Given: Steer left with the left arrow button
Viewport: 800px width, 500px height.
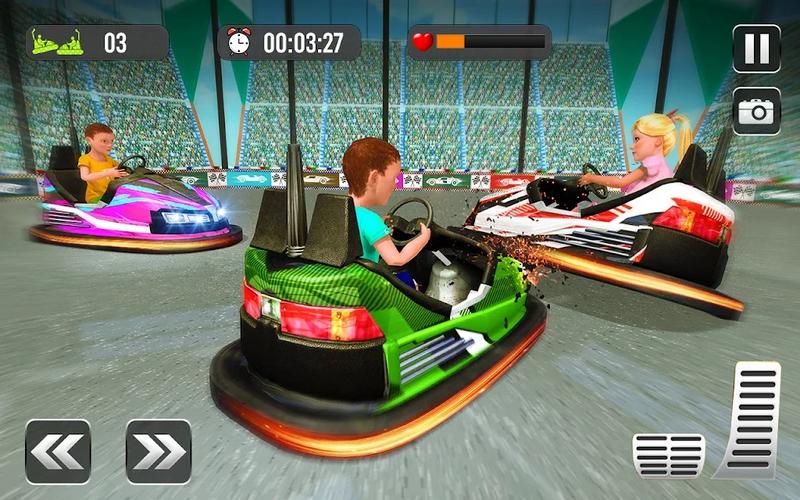Looking at the screenshot, I should (x=58, y=451).
